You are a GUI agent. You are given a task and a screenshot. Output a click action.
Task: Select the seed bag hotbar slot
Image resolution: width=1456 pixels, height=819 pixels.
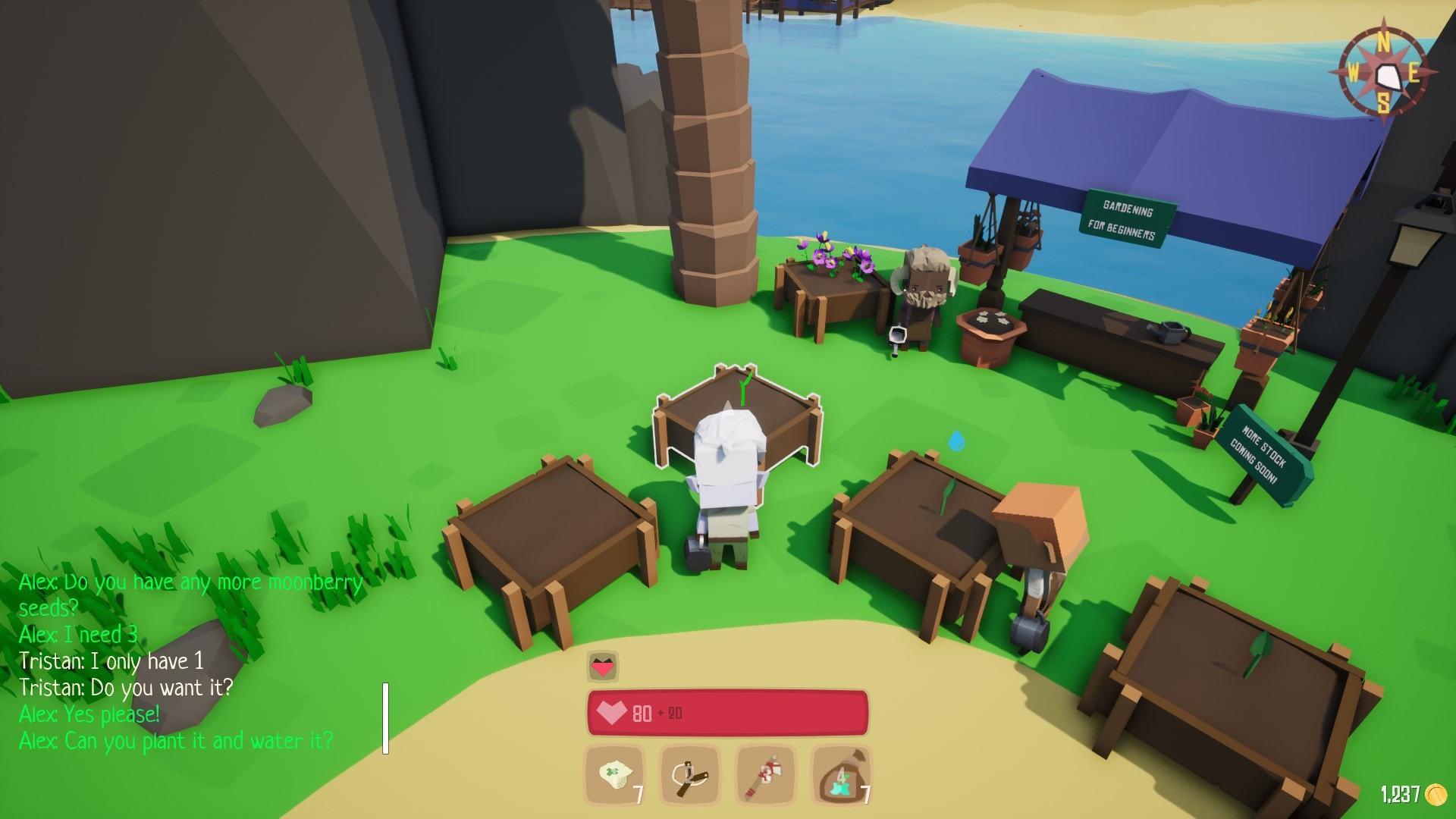tap(841, 775)
